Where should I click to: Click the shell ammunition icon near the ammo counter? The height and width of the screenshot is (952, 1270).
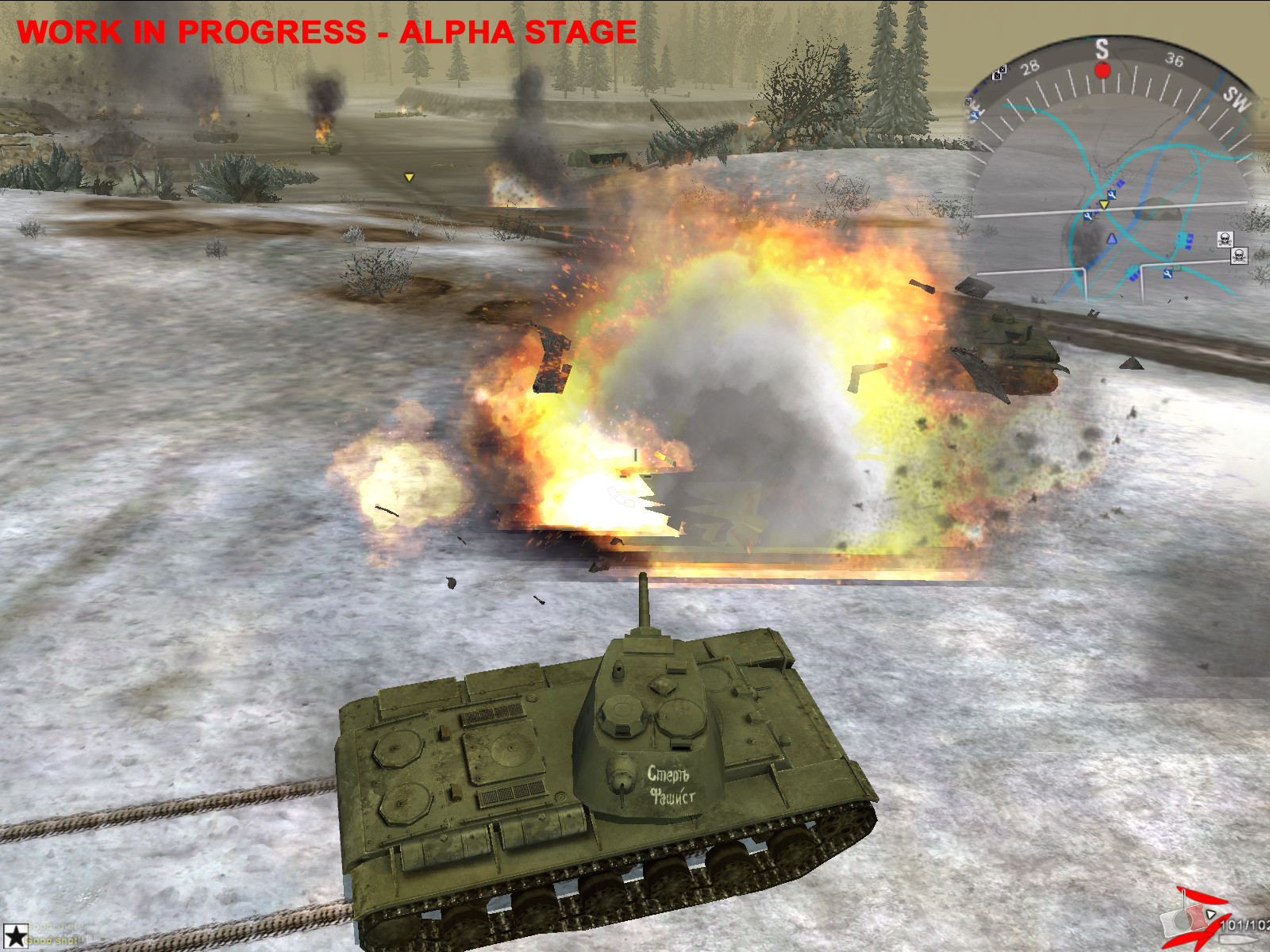pyautogui.click(x=1238, y=939)
